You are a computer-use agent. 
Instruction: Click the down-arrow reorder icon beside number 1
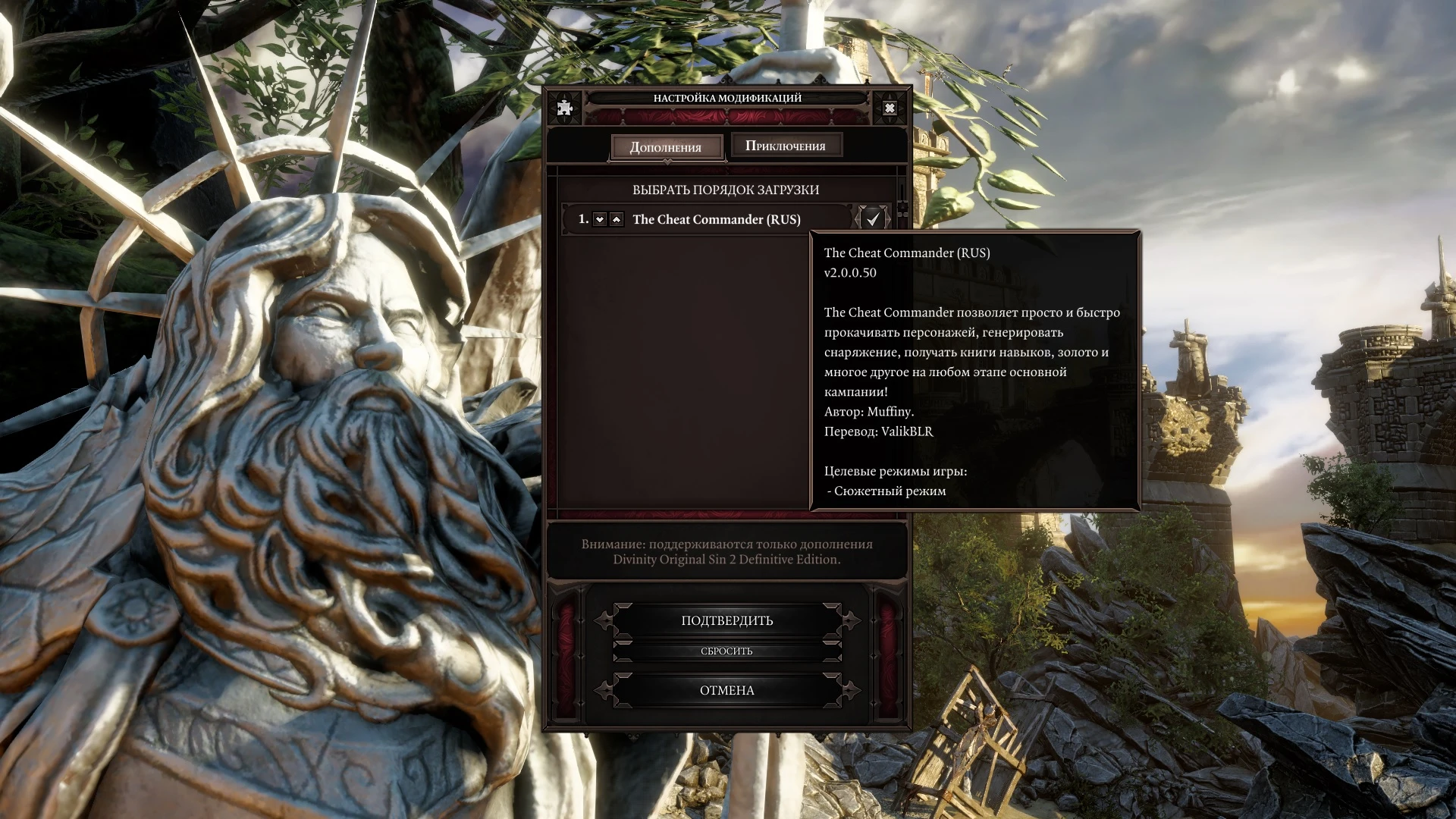600,219
